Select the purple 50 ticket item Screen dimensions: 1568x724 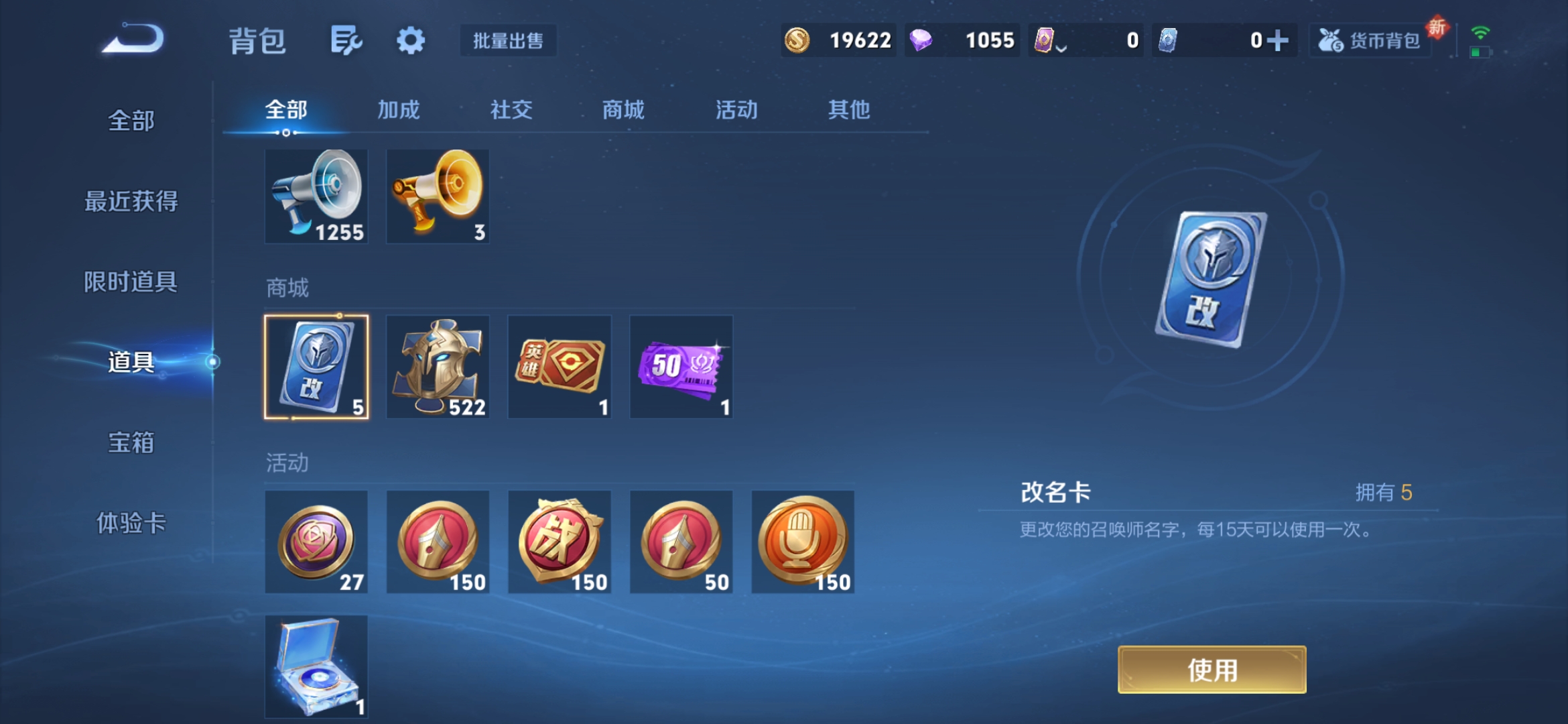click(x=681, y=366)
